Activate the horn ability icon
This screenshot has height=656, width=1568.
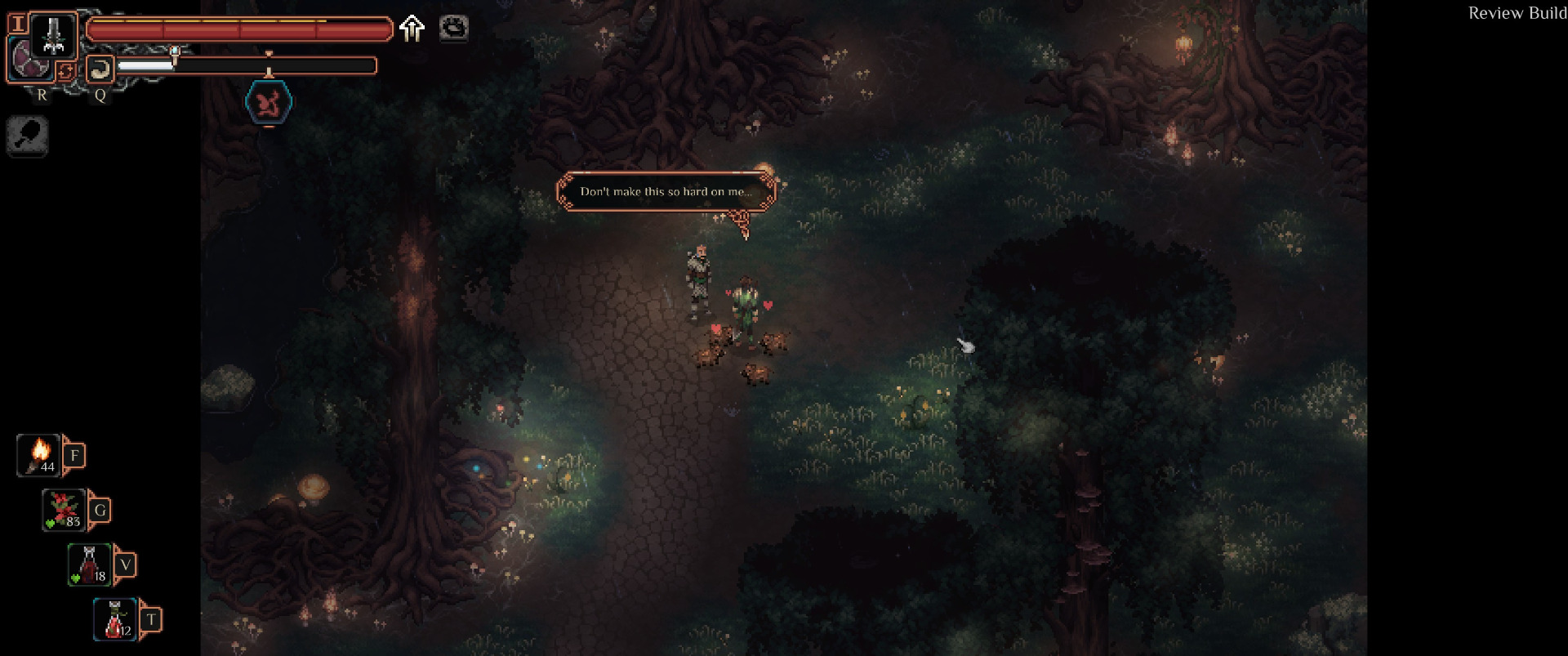point(100,69)
